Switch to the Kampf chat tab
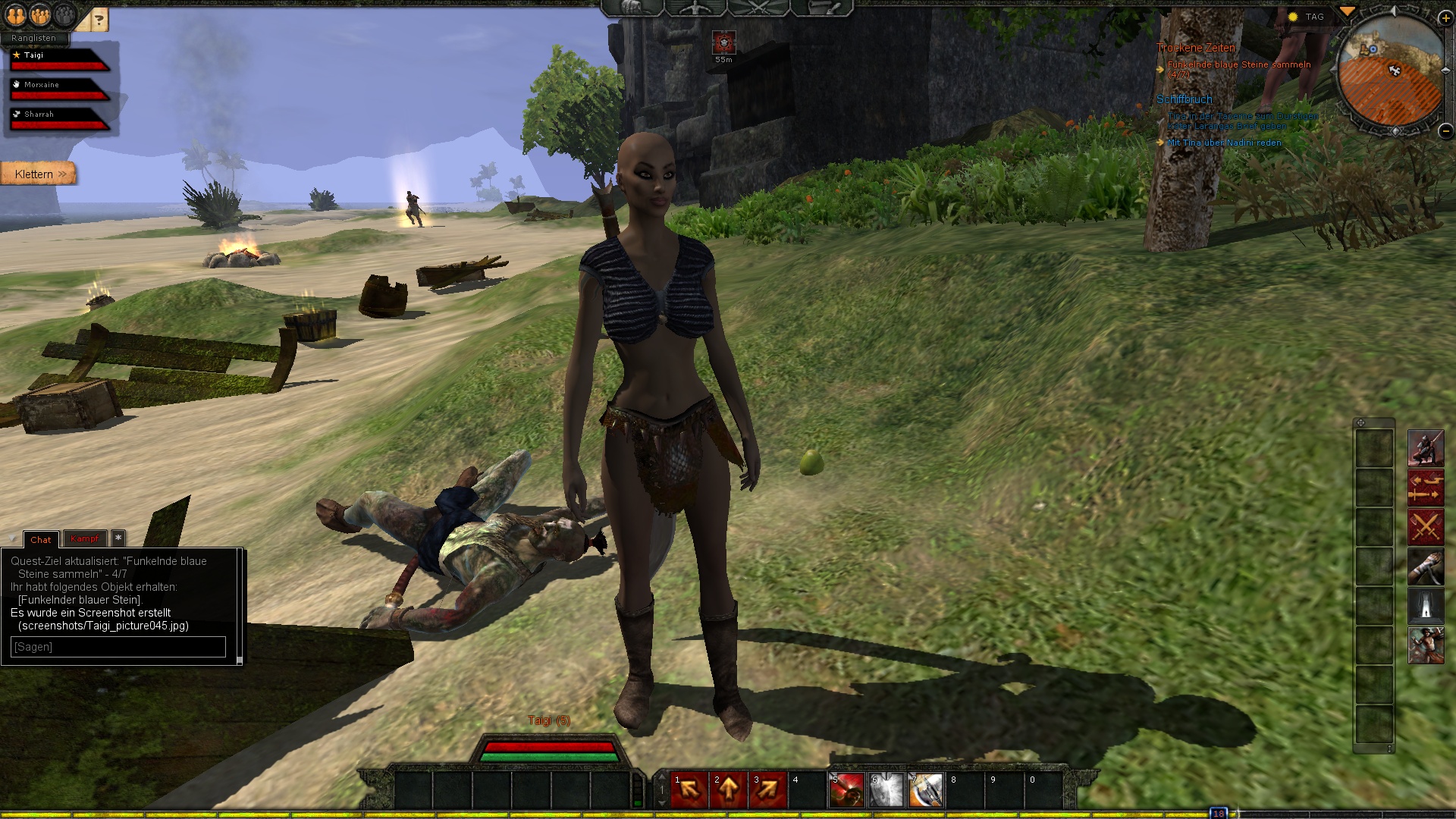Viewport: 1456px width, 819px height. pyautogui.click(x=85, y=539)
